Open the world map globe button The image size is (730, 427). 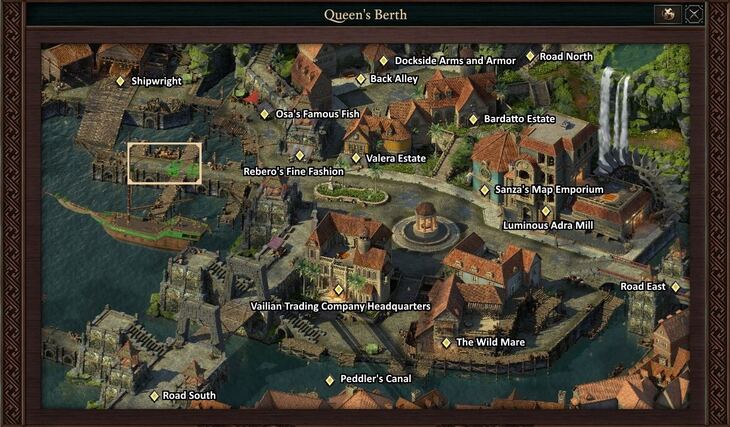666,14
